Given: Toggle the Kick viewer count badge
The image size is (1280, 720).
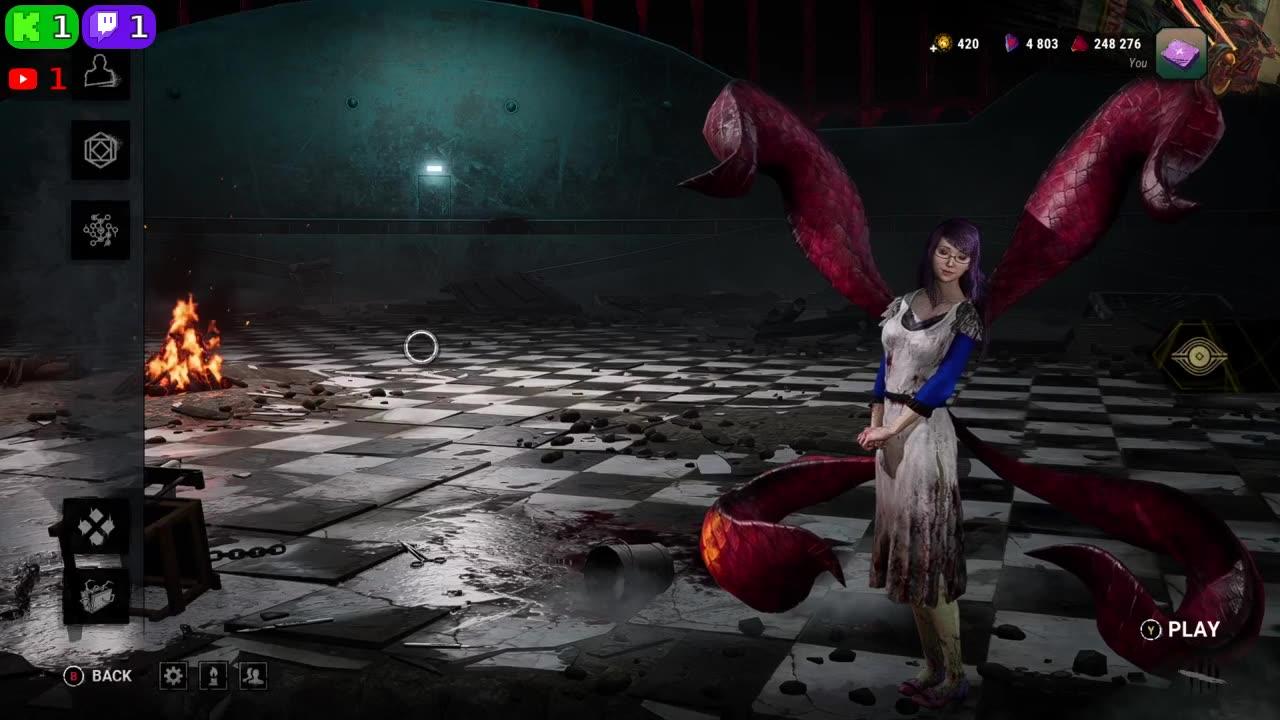Looking at the screenshot, I should pos(40,26).
